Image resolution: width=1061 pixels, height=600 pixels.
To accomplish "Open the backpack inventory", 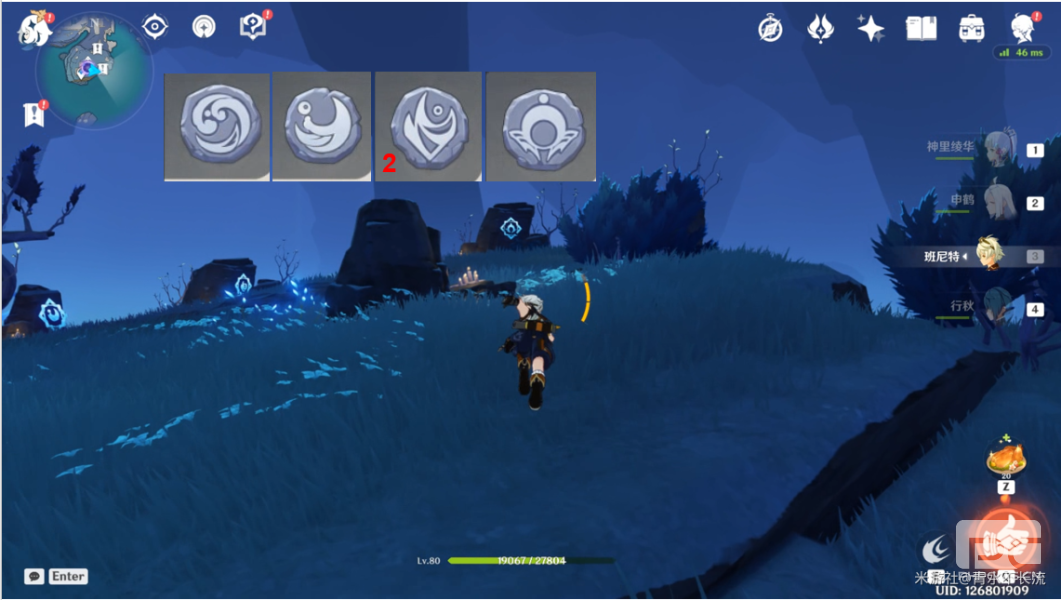I will (971, 29).
